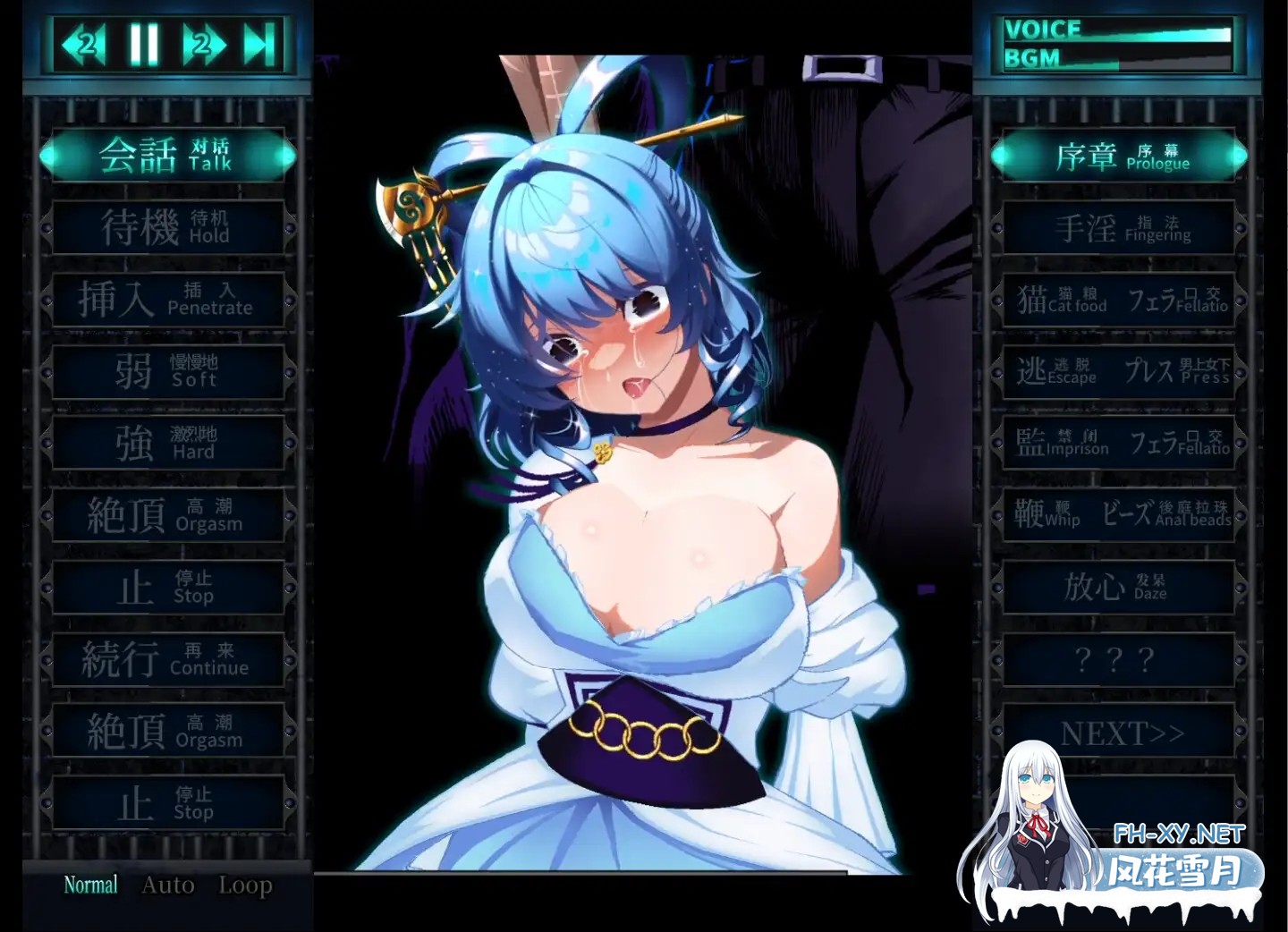Select the 会話 Talk action tab

[168, 155]
